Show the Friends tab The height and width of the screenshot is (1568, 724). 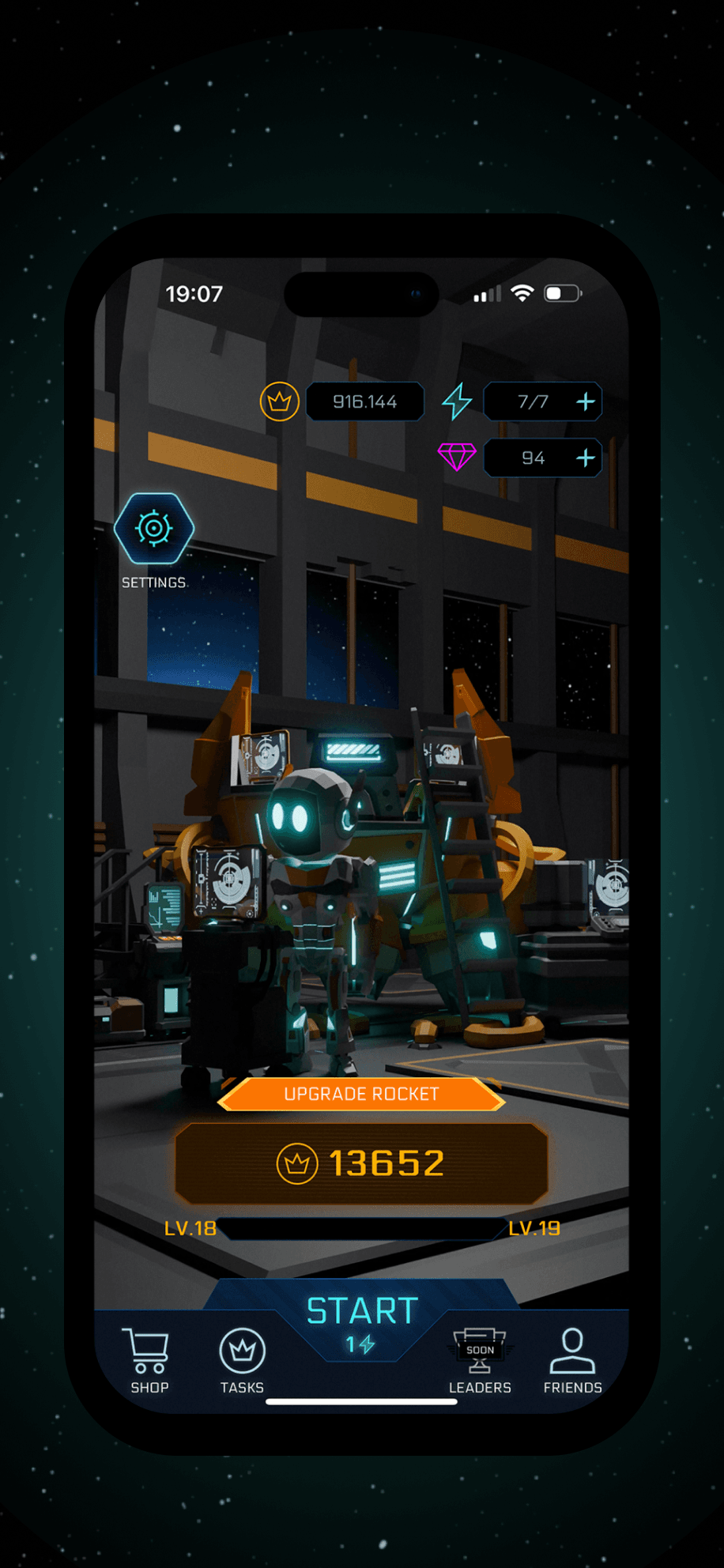pos(572,1361)
